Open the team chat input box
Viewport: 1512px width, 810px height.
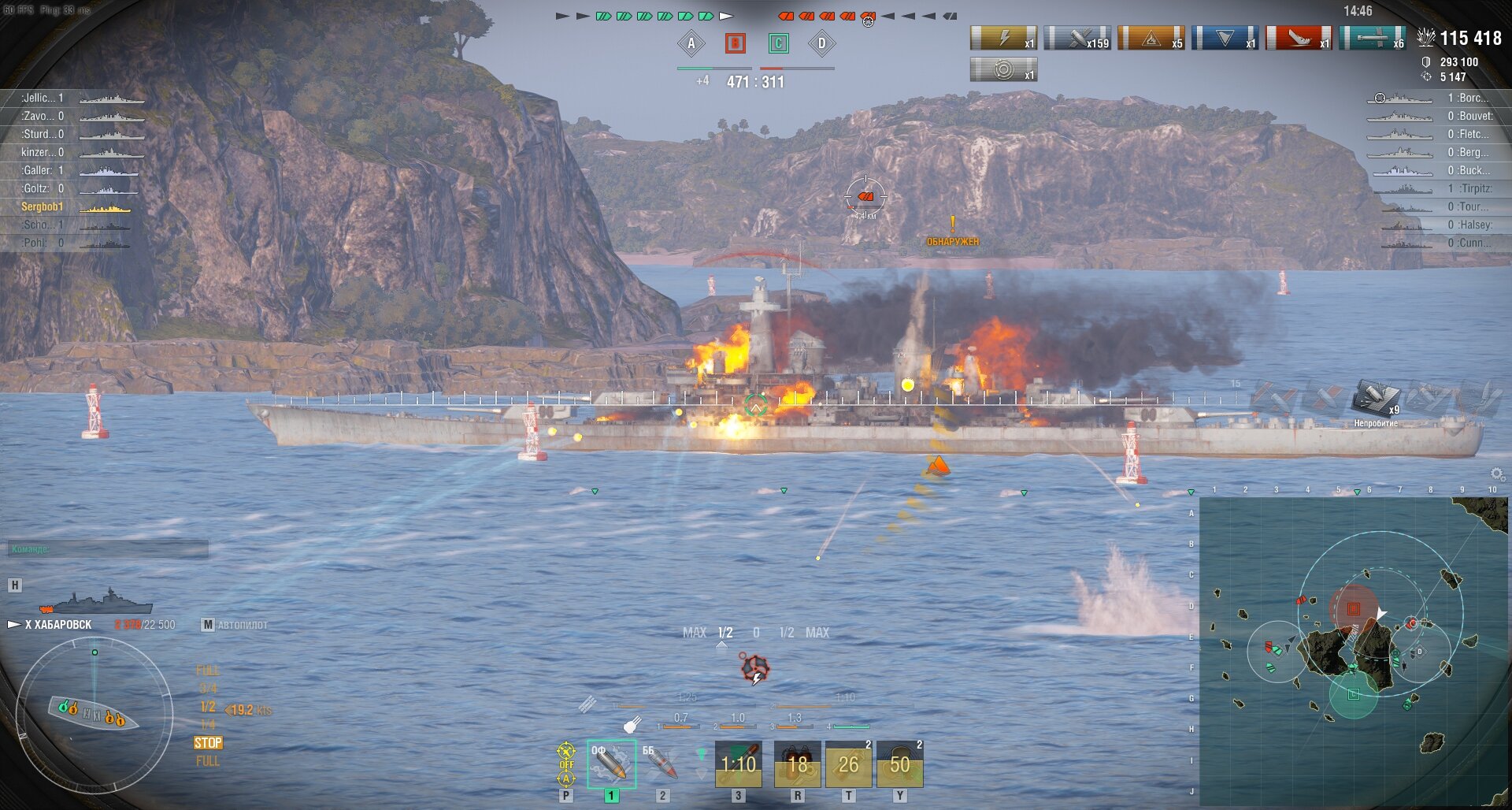point(109,549)
